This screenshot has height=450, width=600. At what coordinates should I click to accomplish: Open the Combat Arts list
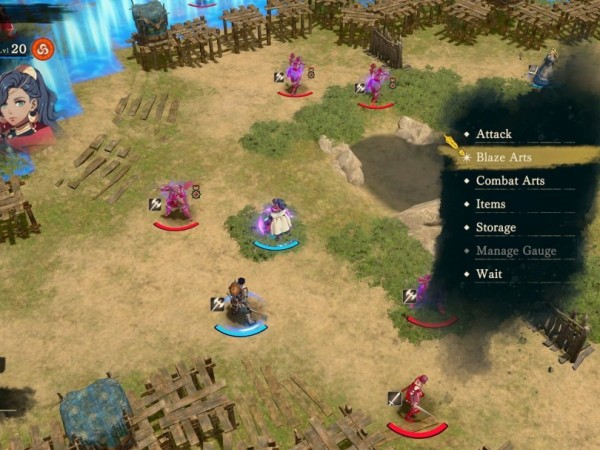(509, 181)
